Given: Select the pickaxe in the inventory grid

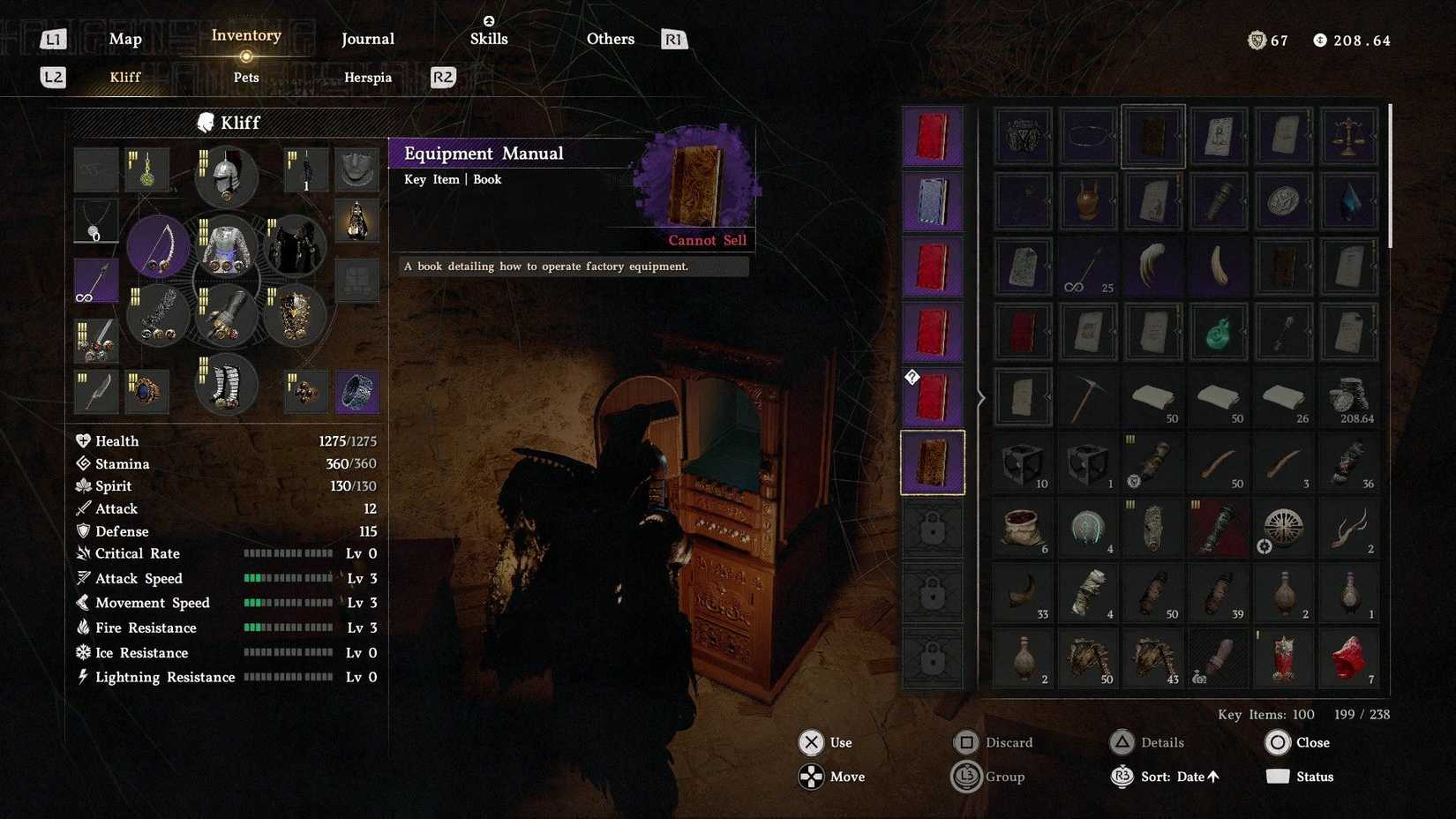Looking at the screenshot, I should [1088, 398].
